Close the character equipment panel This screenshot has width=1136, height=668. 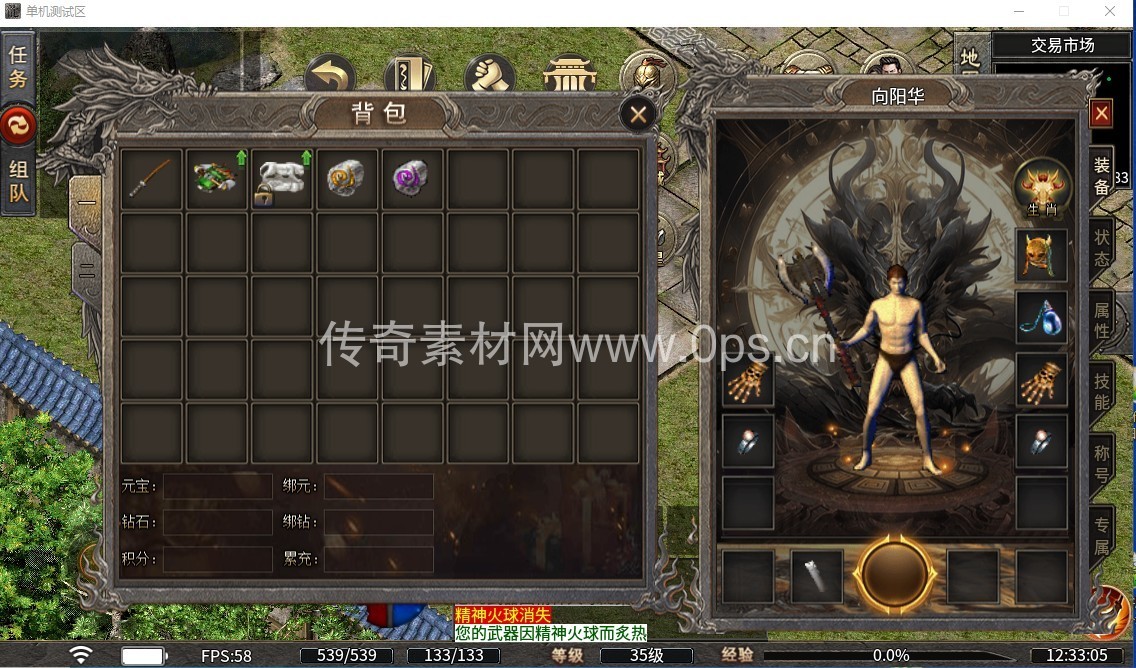coord(1101,114)
